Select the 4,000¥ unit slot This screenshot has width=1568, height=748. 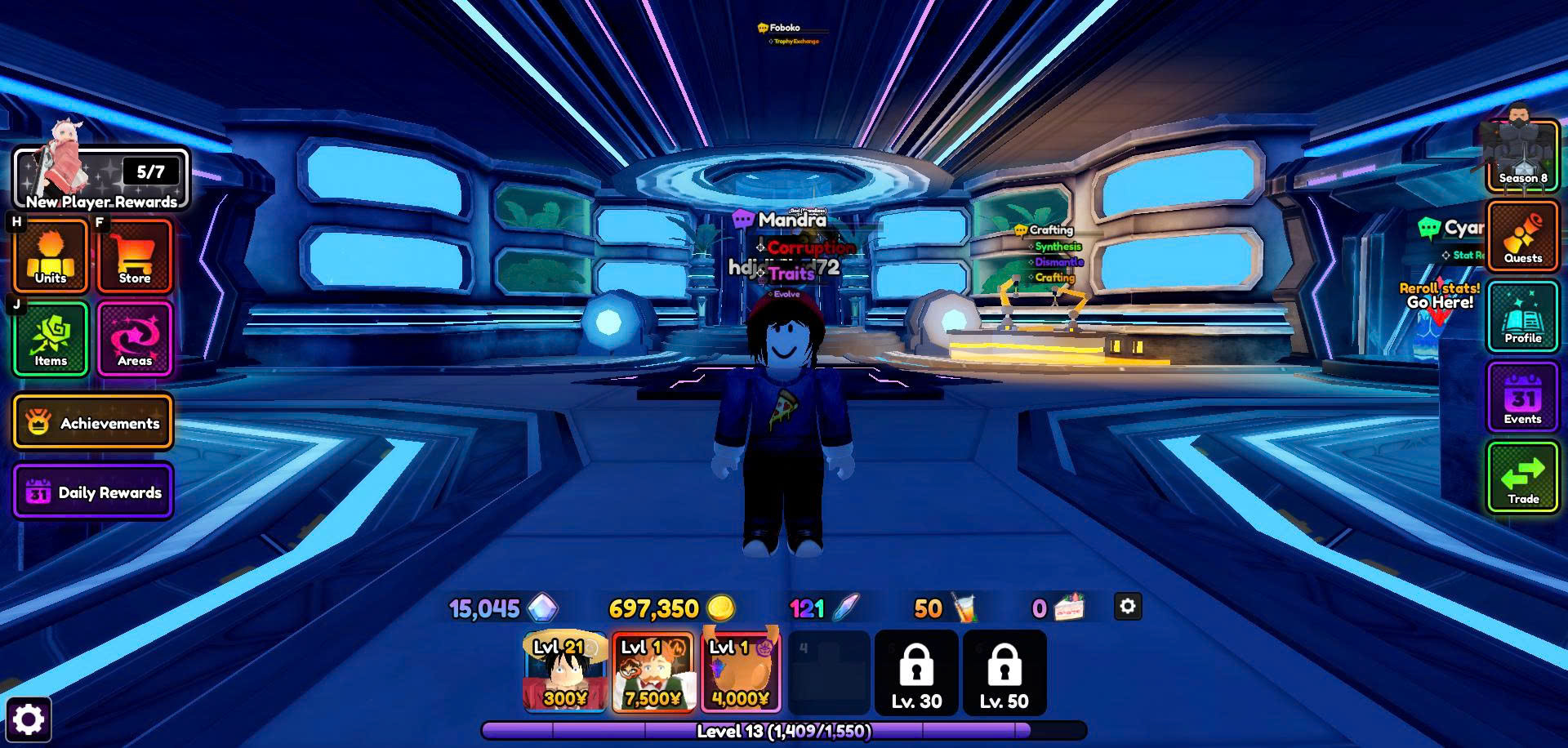point(741,673)
